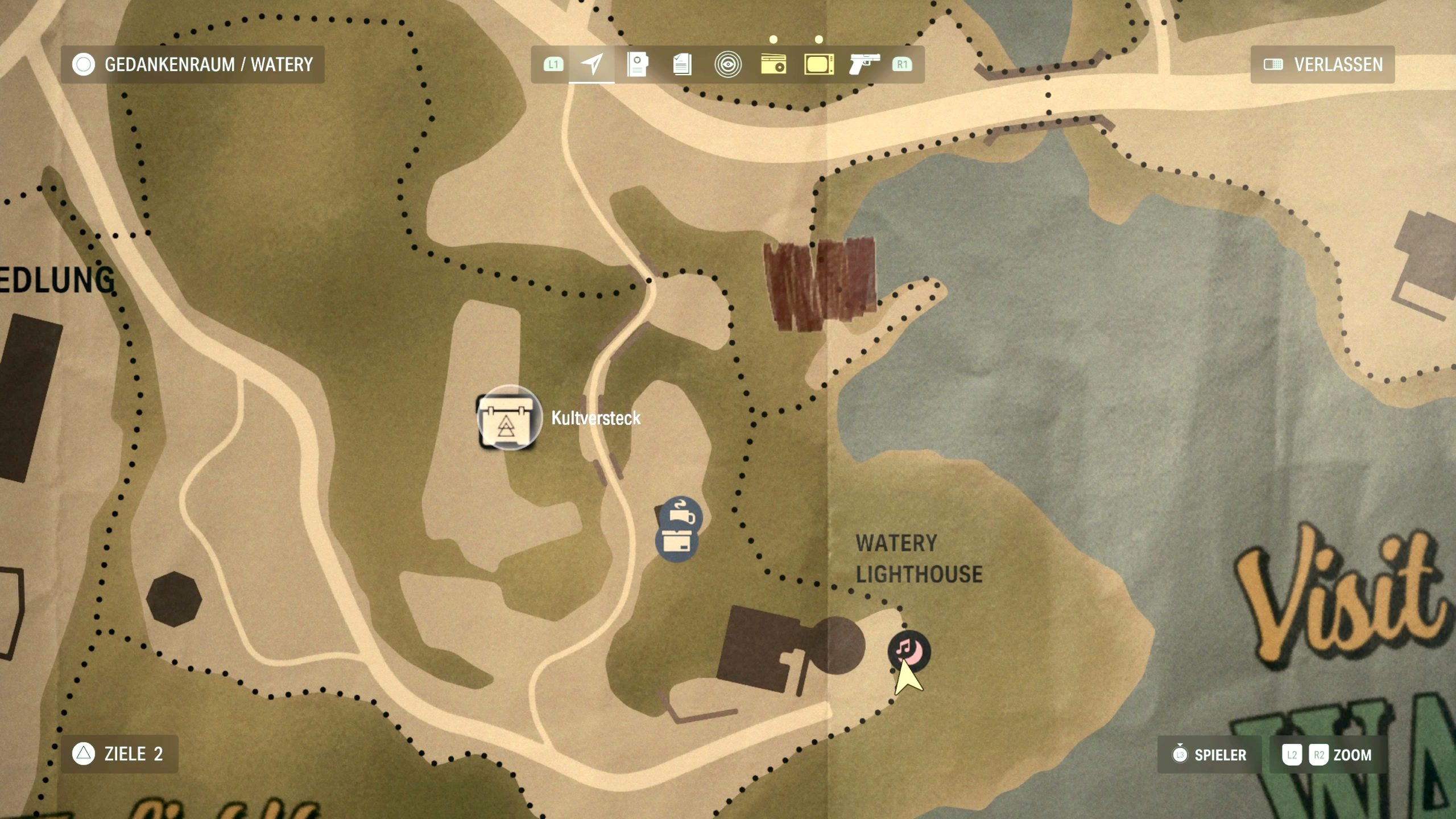
Task: Switch to the character profile tab
Action: click(x=637, y=64)
